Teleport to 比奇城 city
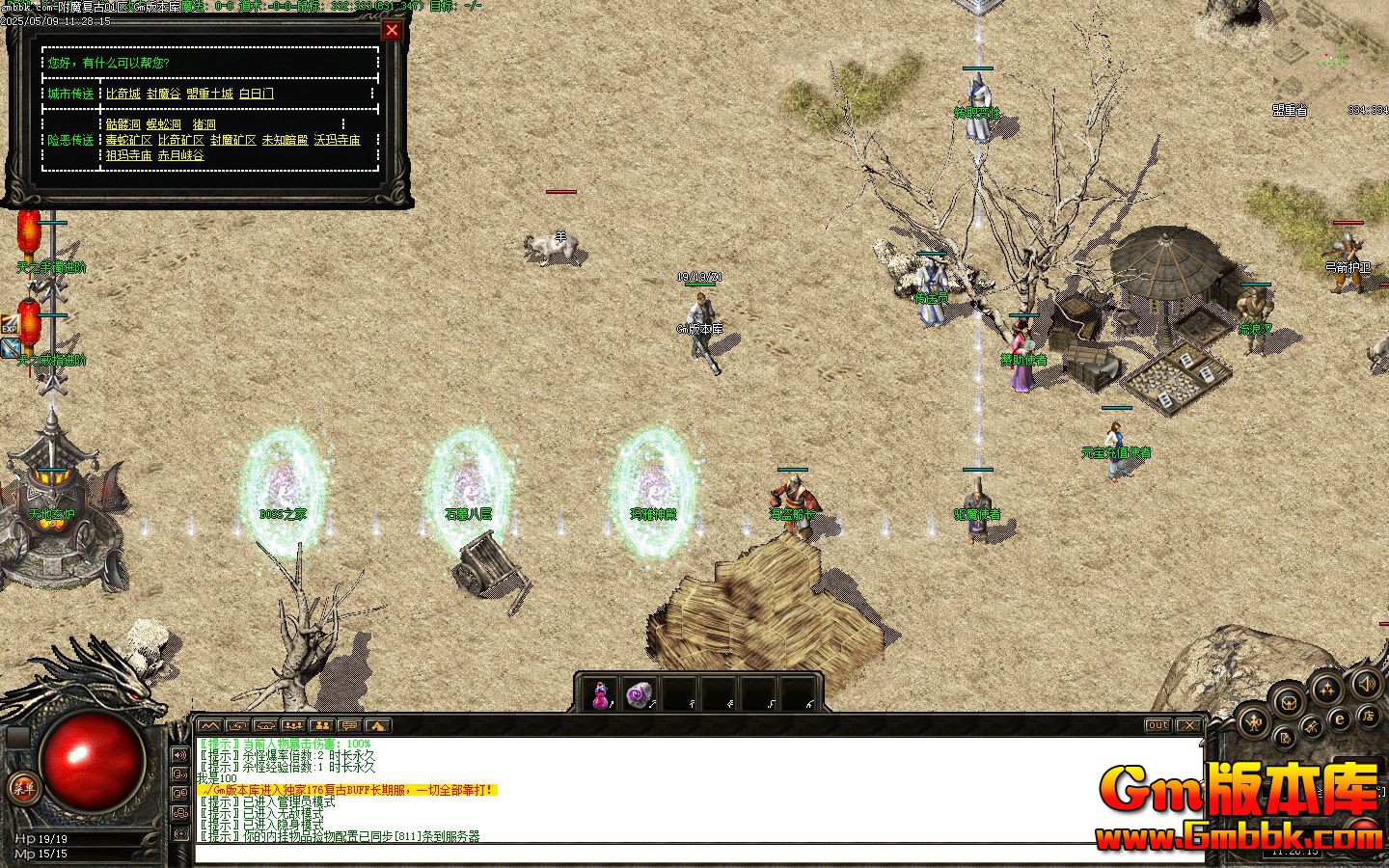The width and height of the screenshot is (1389, 868). click(x=123, y=94)
